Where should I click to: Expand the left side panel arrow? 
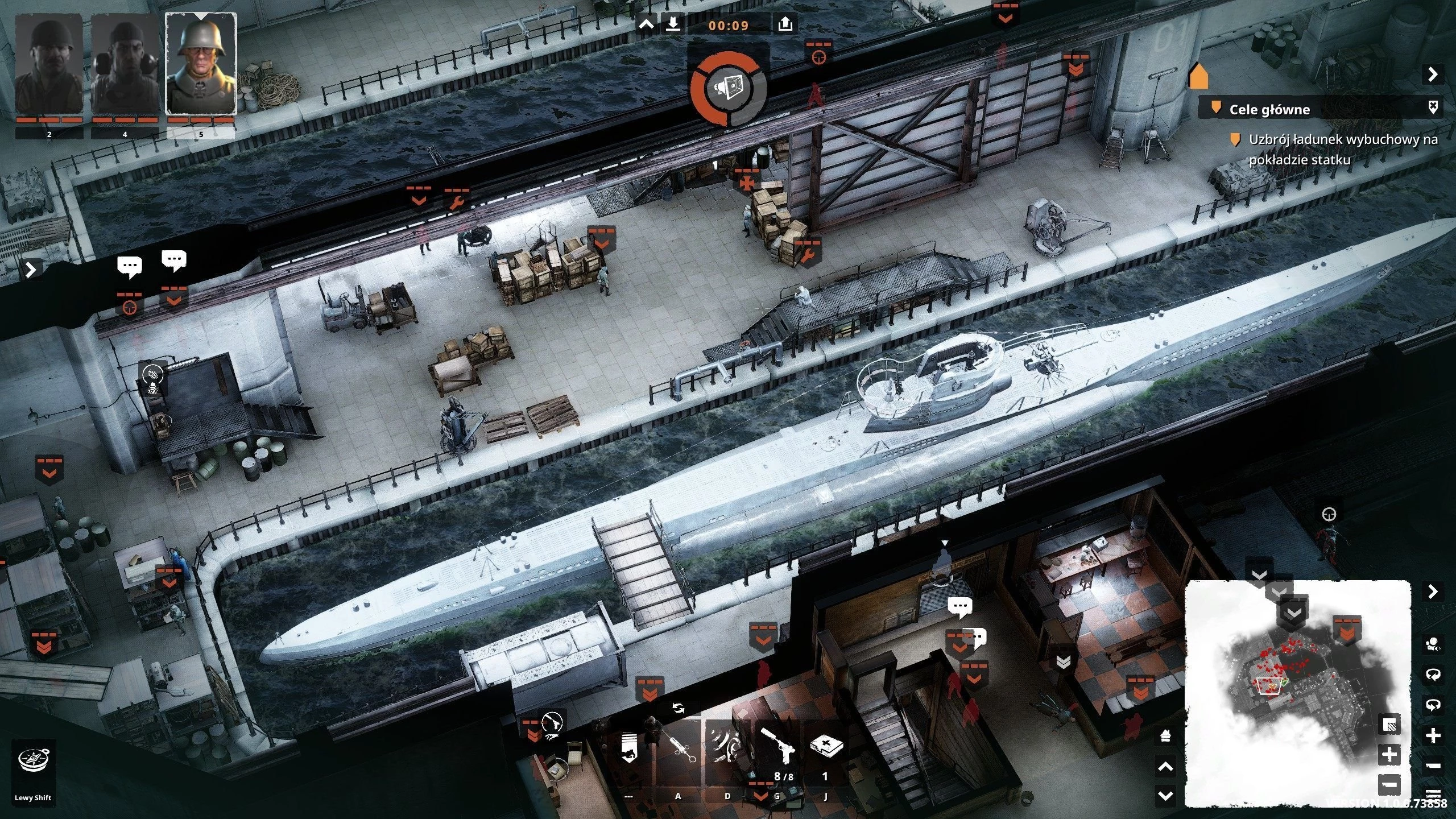(x=31, y=269)
